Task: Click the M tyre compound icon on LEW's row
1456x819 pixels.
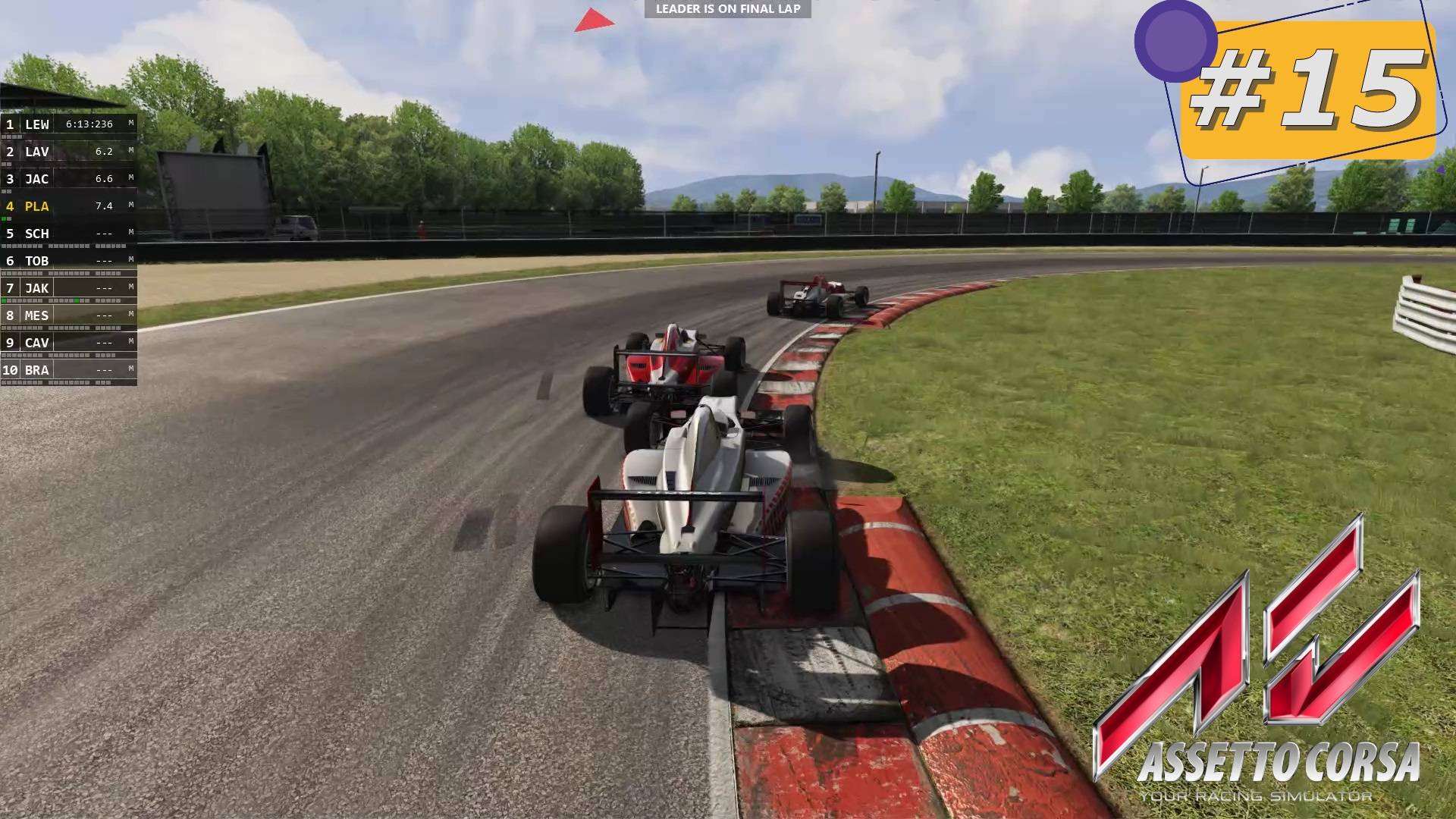Action: 130,124
